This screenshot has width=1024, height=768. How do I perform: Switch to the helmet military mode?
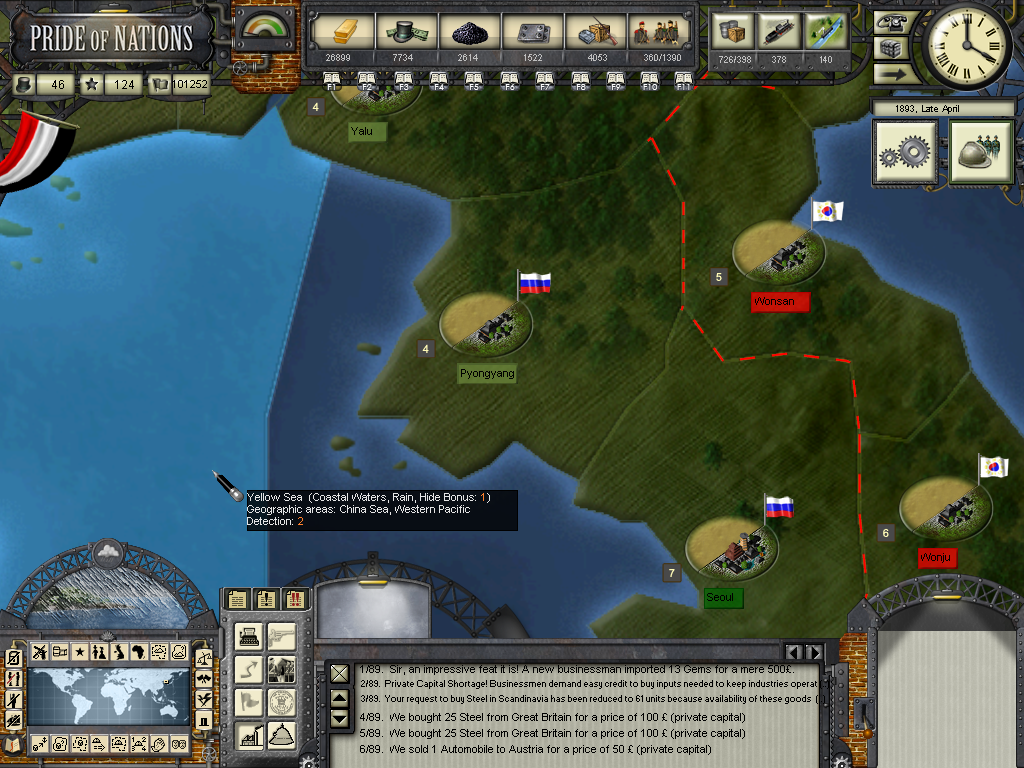tap(981, 153)
